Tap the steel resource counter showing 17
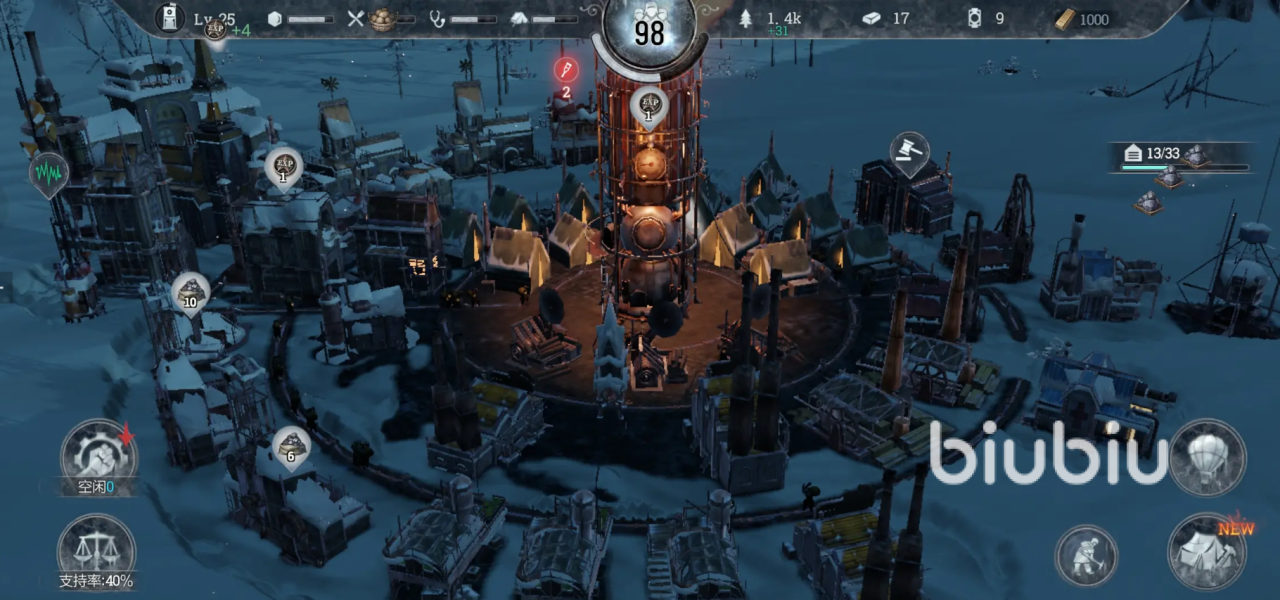This screenshot has height=600, width=1280. [x=886, y=19]
